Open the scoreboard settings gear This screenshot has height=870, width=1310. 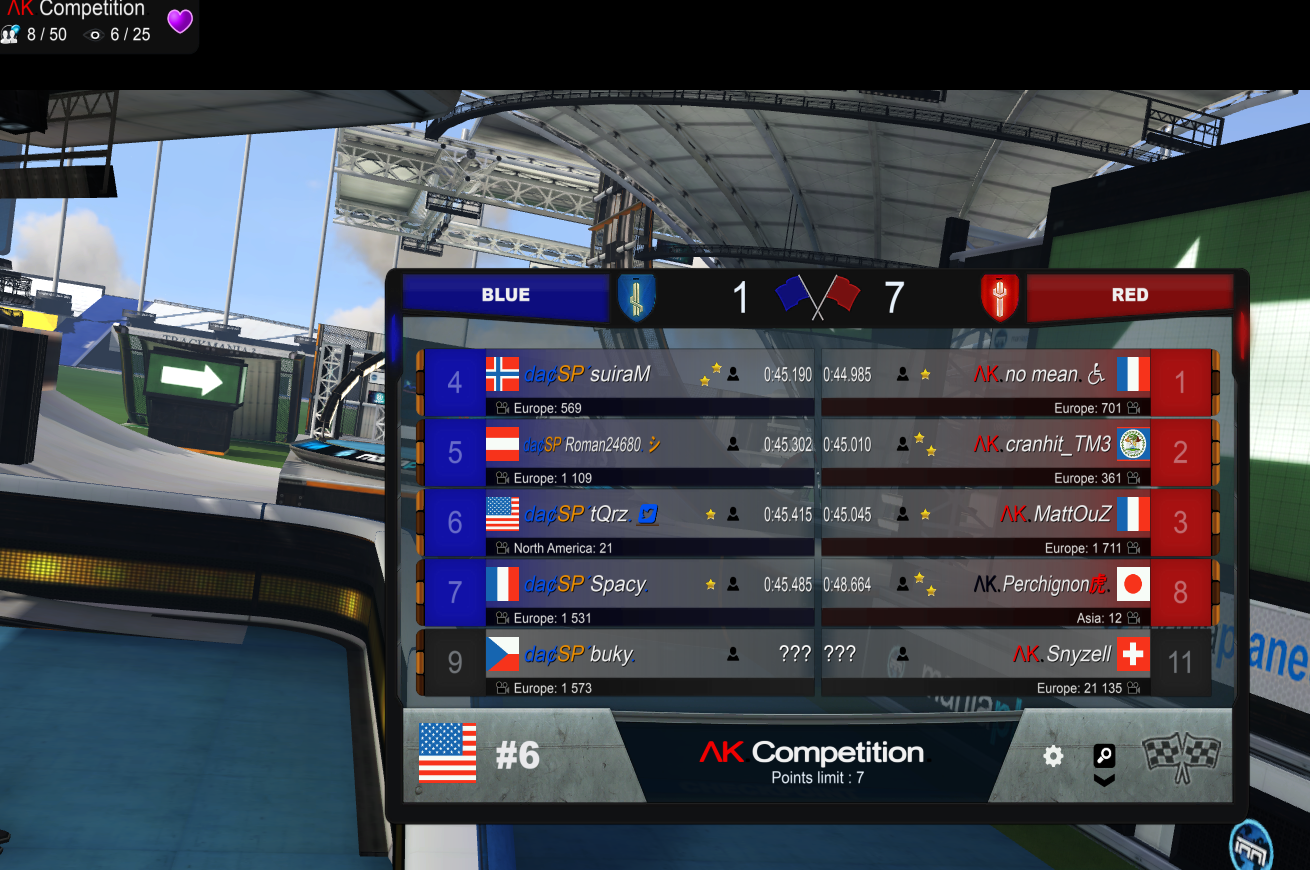coord(1053,757)
